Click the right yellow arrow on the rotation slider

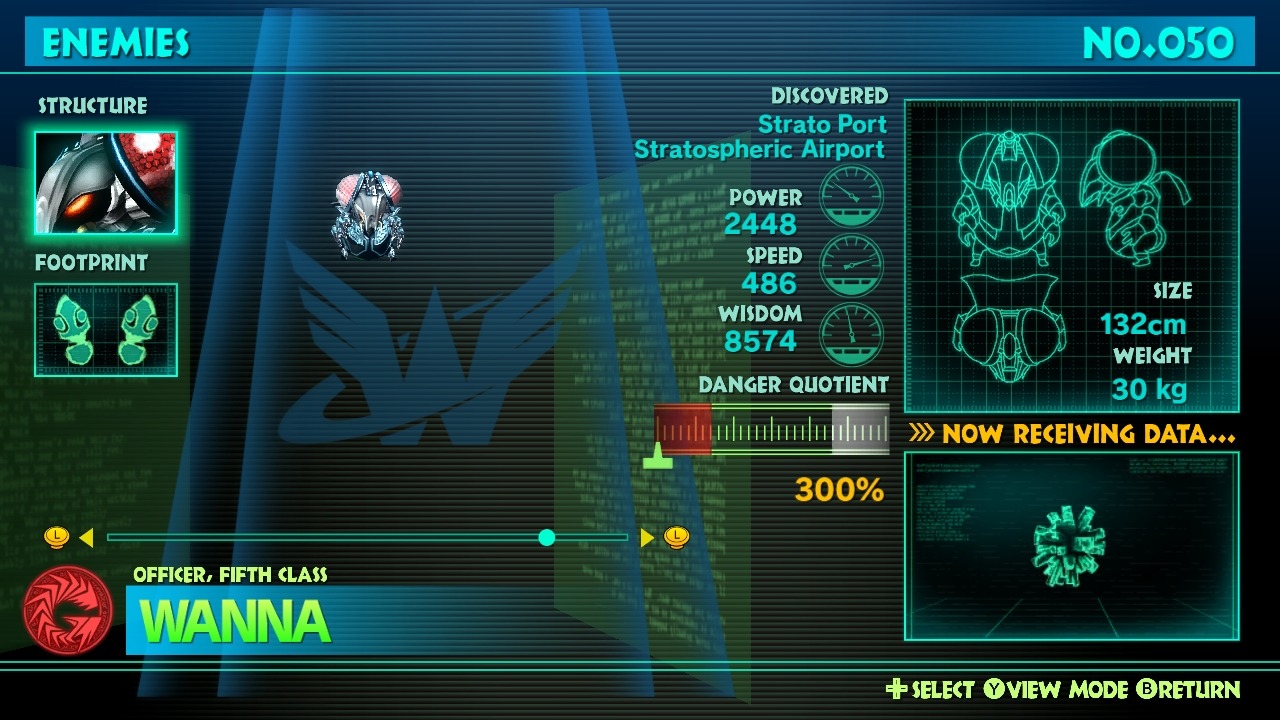(x=647, y=538)
